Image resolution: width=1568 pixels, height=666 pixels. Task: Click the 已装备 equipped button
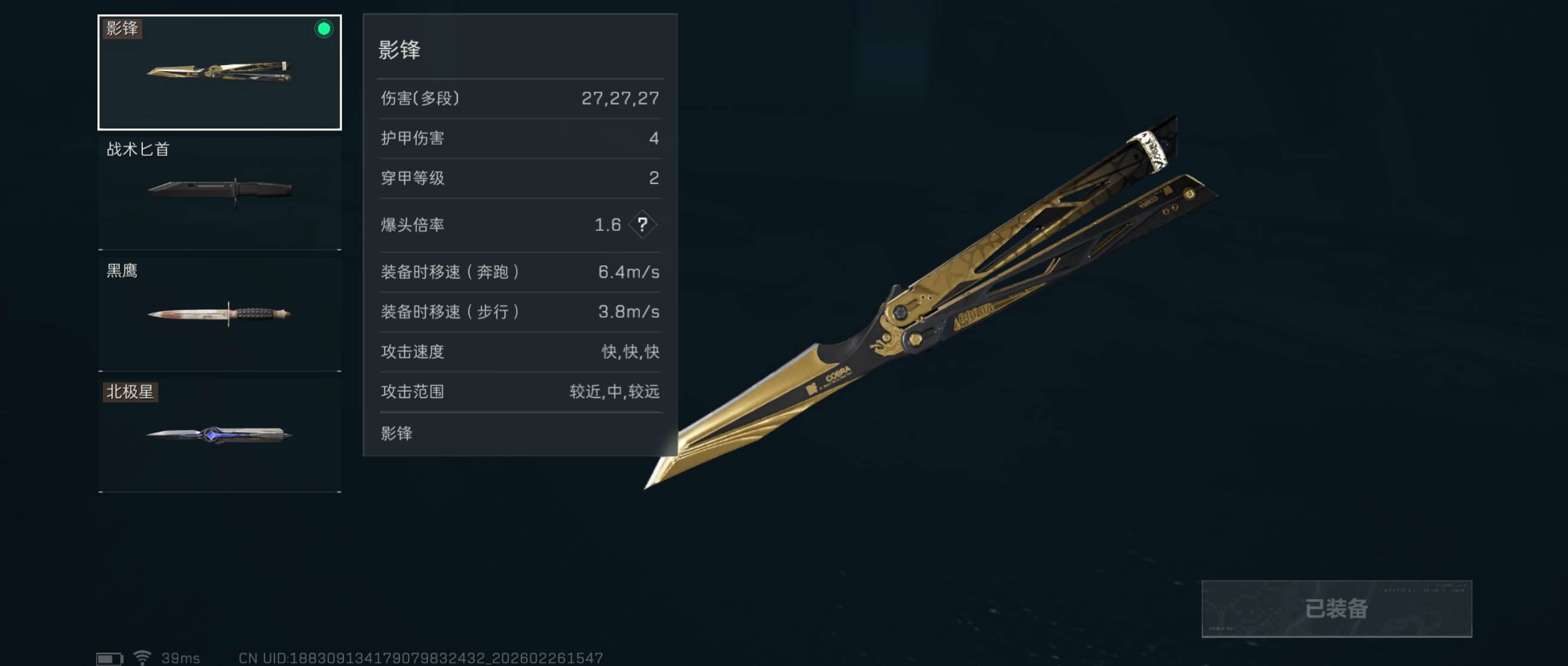1336,608
